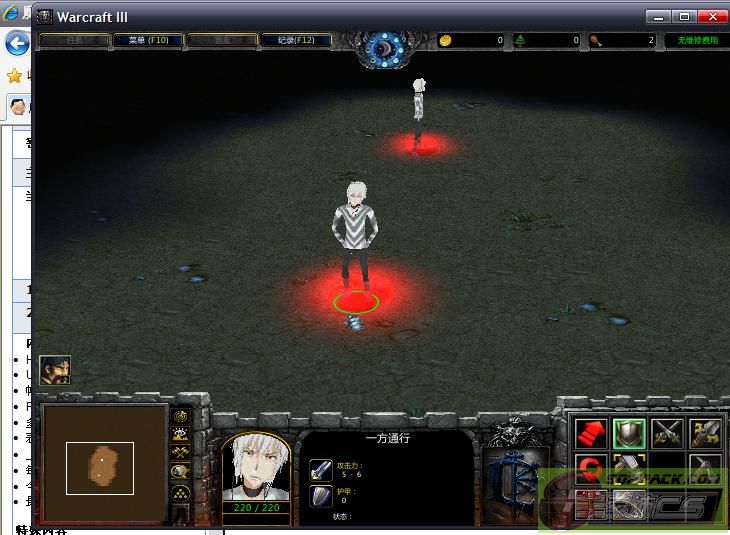The height and width of the screenshot is (535, 730).
Task: Click the minimap signal ping button
Action: click(181, 416)
